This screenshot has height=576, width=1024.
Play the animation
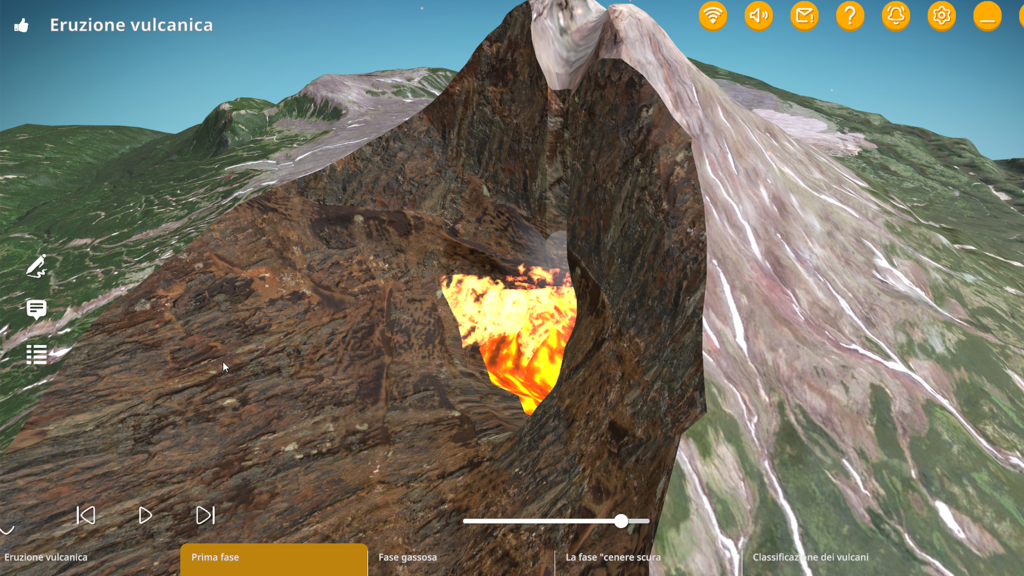click(x=145, y=515)
